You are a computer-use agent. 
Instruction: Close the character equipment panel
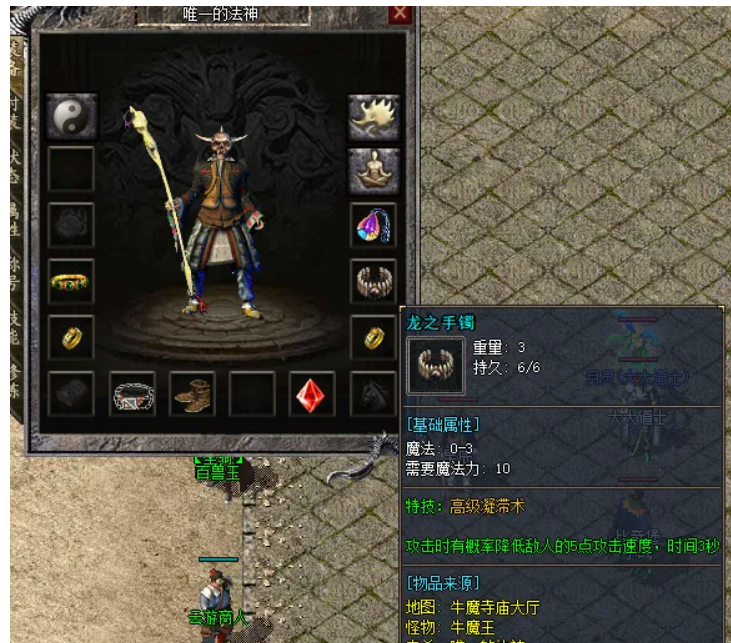point(400,14)
